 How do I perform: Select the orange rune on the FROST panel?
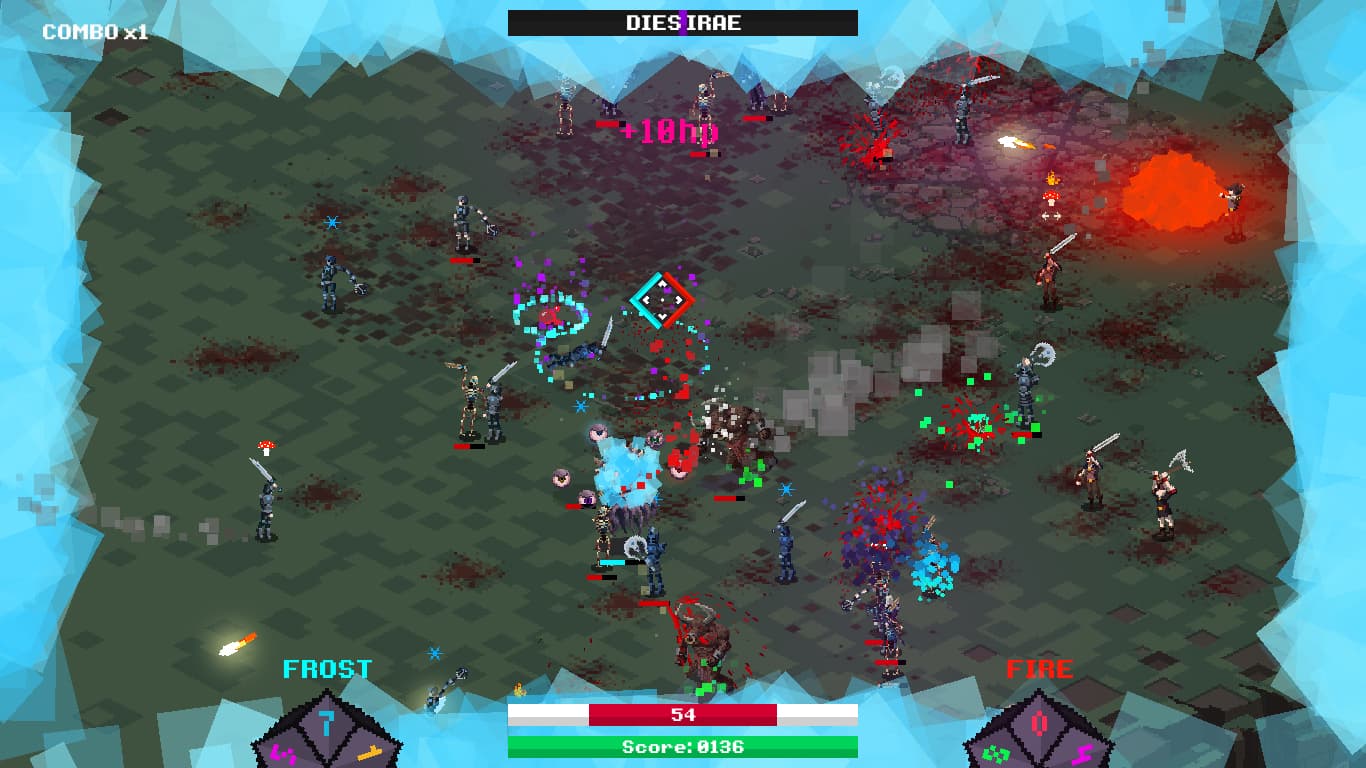point(370,753)
